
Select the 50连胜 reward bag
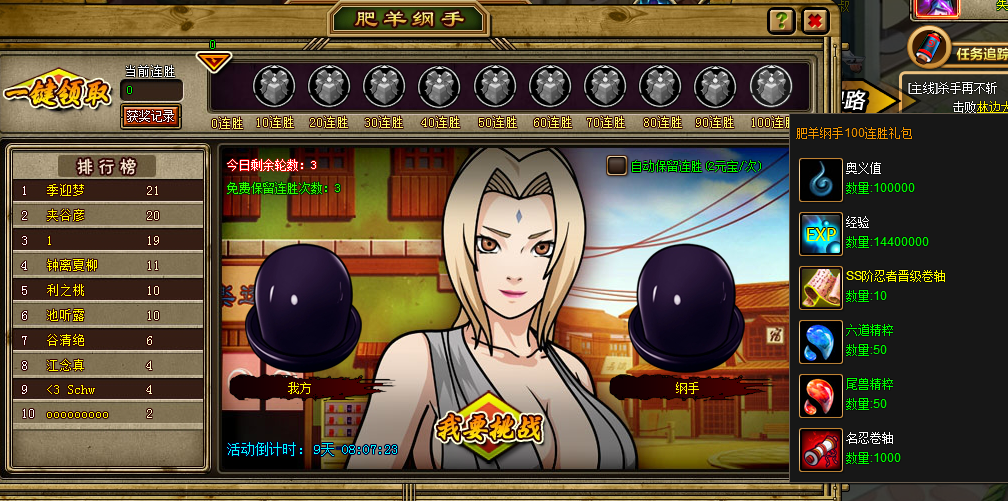click(493, 86)
